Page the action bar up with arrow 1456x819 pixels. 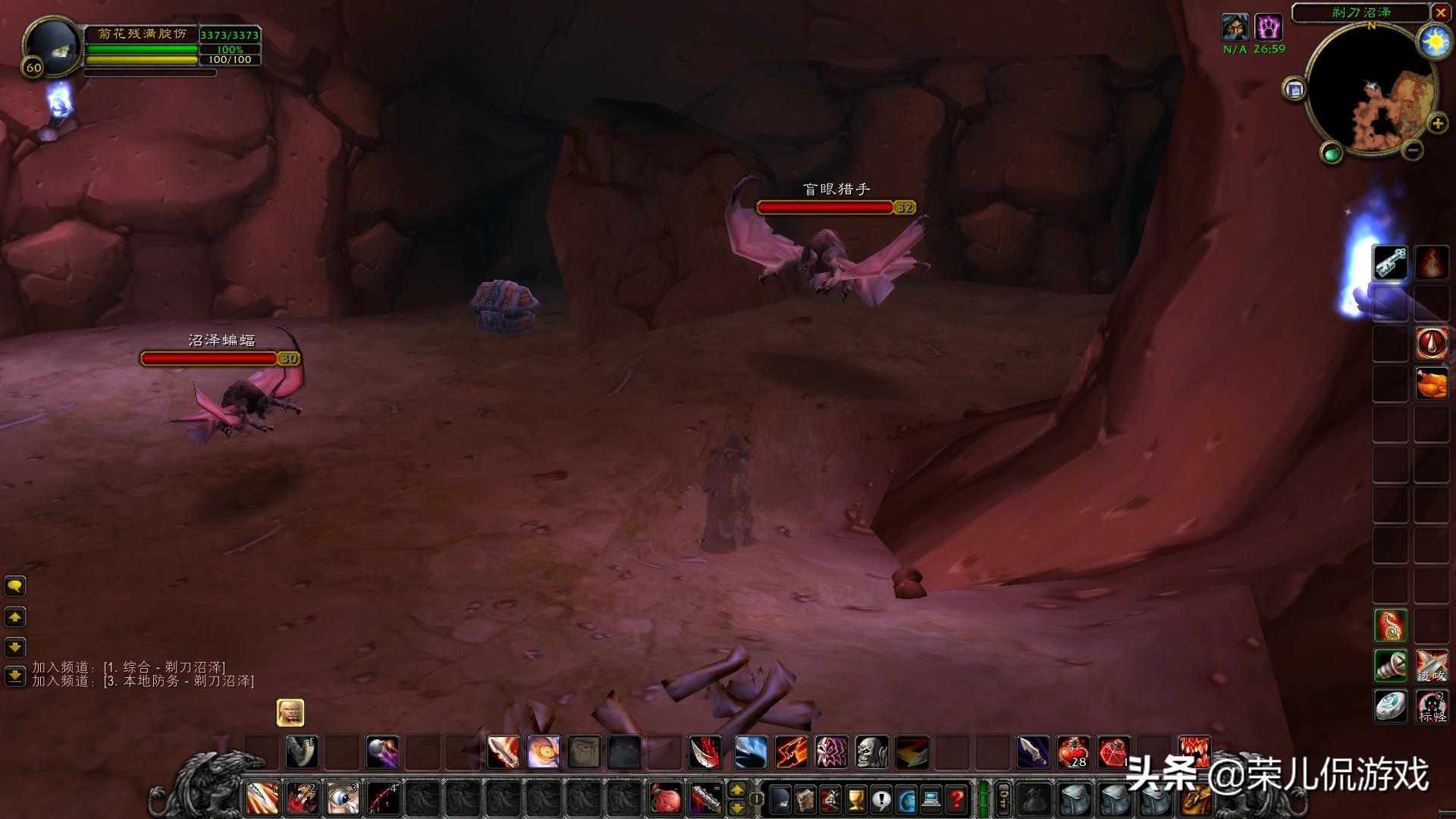(x=736, y=791)
